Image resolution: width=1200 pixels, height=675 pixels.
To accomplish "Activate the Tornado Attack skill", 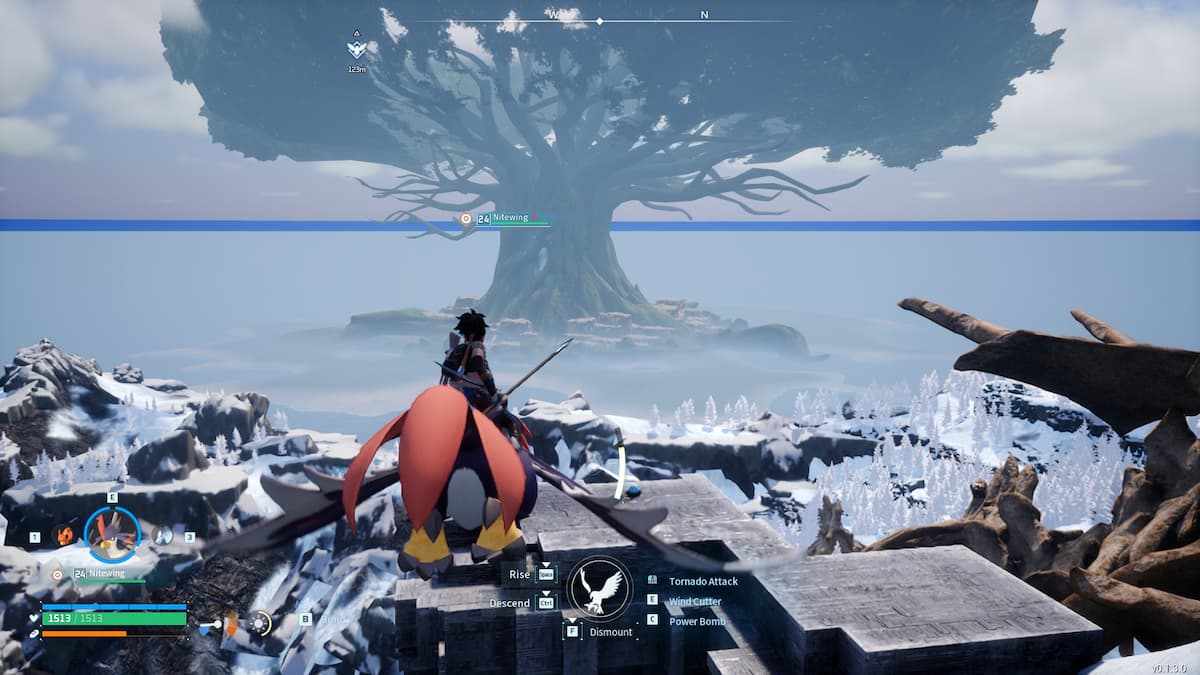I will click(703, 580).
